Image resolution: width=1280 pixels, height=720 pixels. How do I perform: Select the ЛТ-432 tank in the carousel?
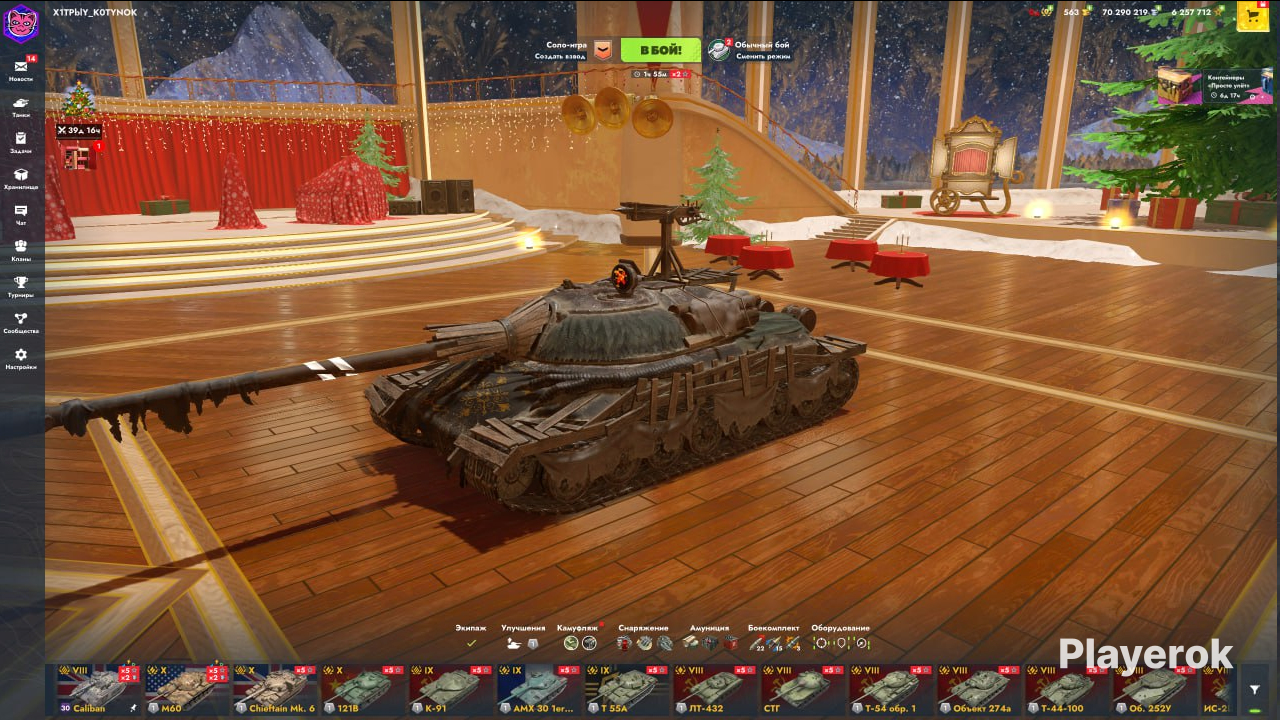point(715,689)
